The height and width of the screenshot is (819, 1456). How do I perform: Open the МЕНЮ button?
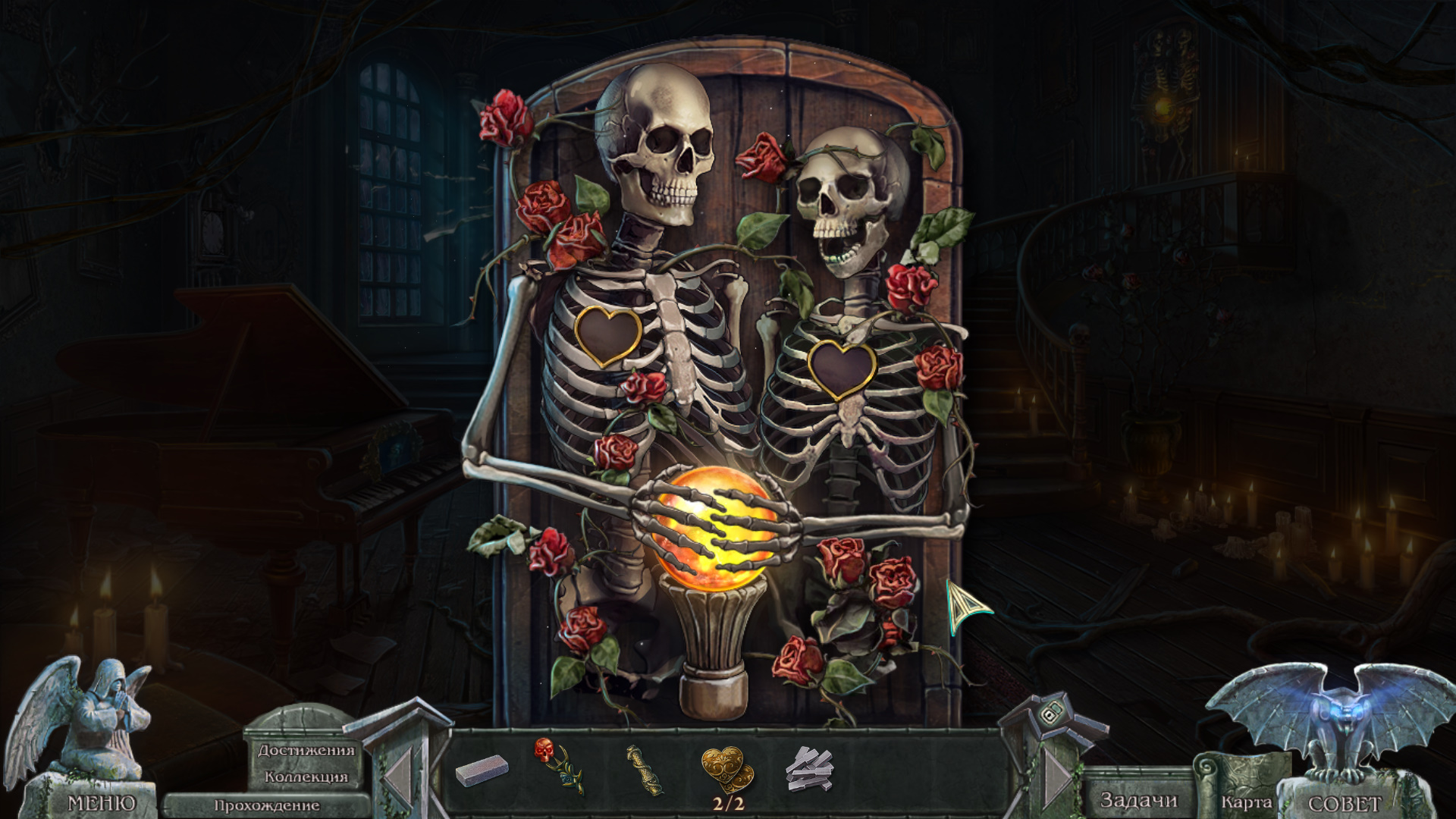tap(101, 802)
